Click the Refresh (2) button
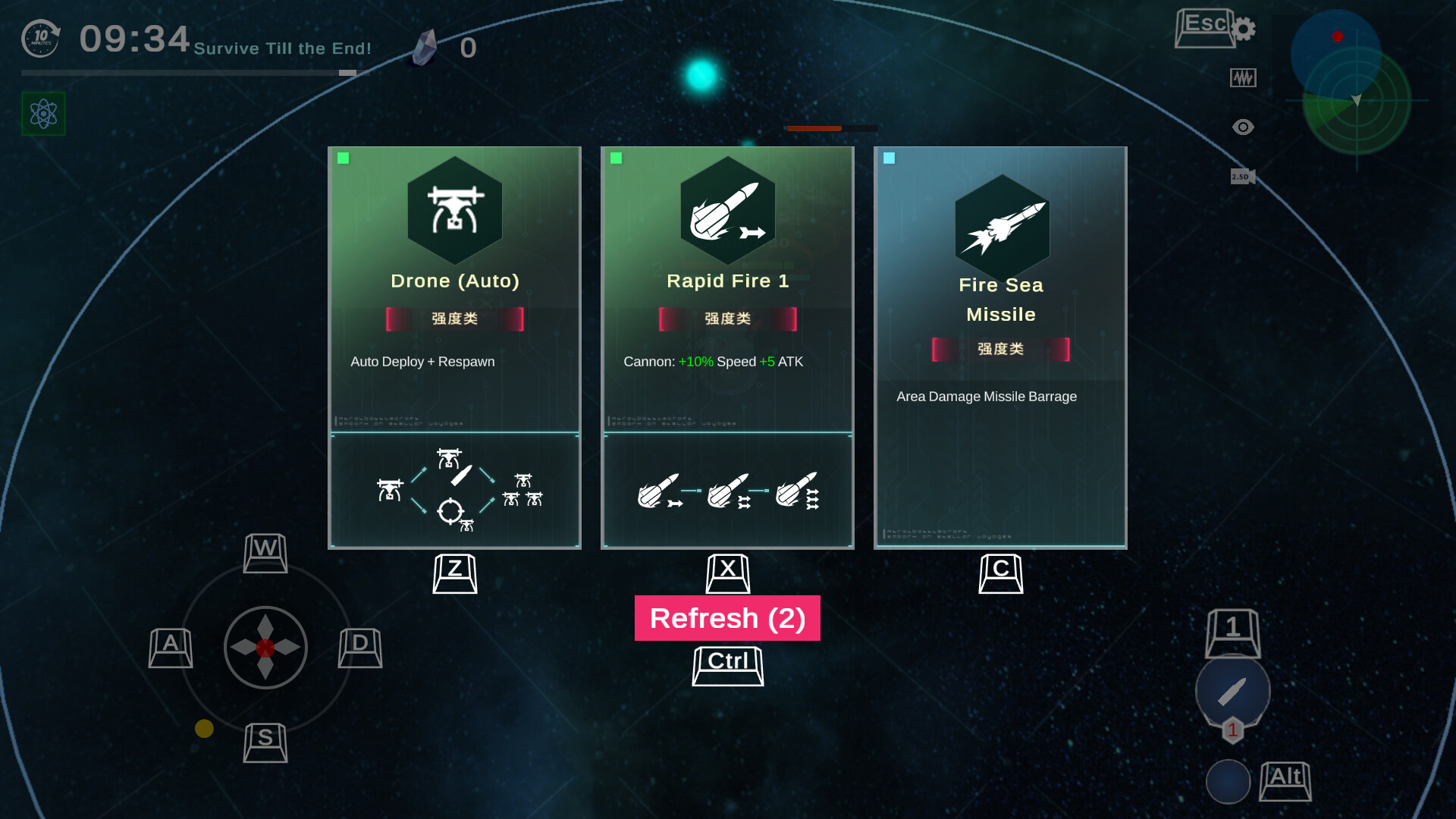Viewport: 1456px width, 819px height. click(726, 618)
